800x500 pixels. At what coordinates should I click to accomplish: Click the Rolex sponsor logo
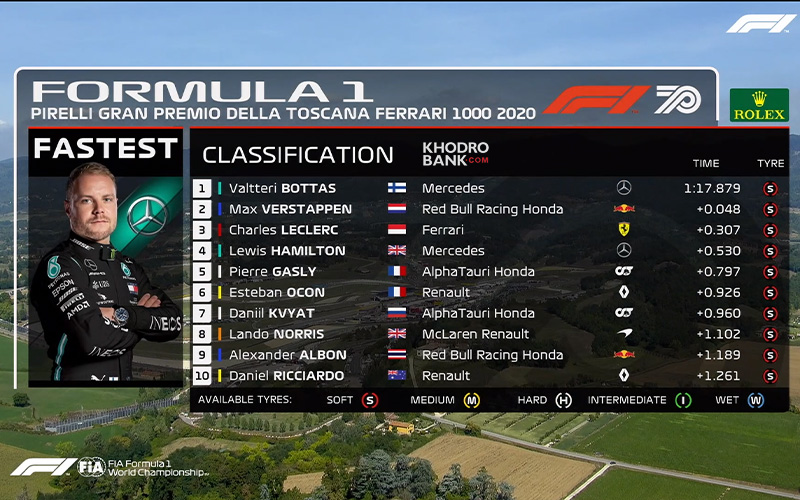coord(759,105)
